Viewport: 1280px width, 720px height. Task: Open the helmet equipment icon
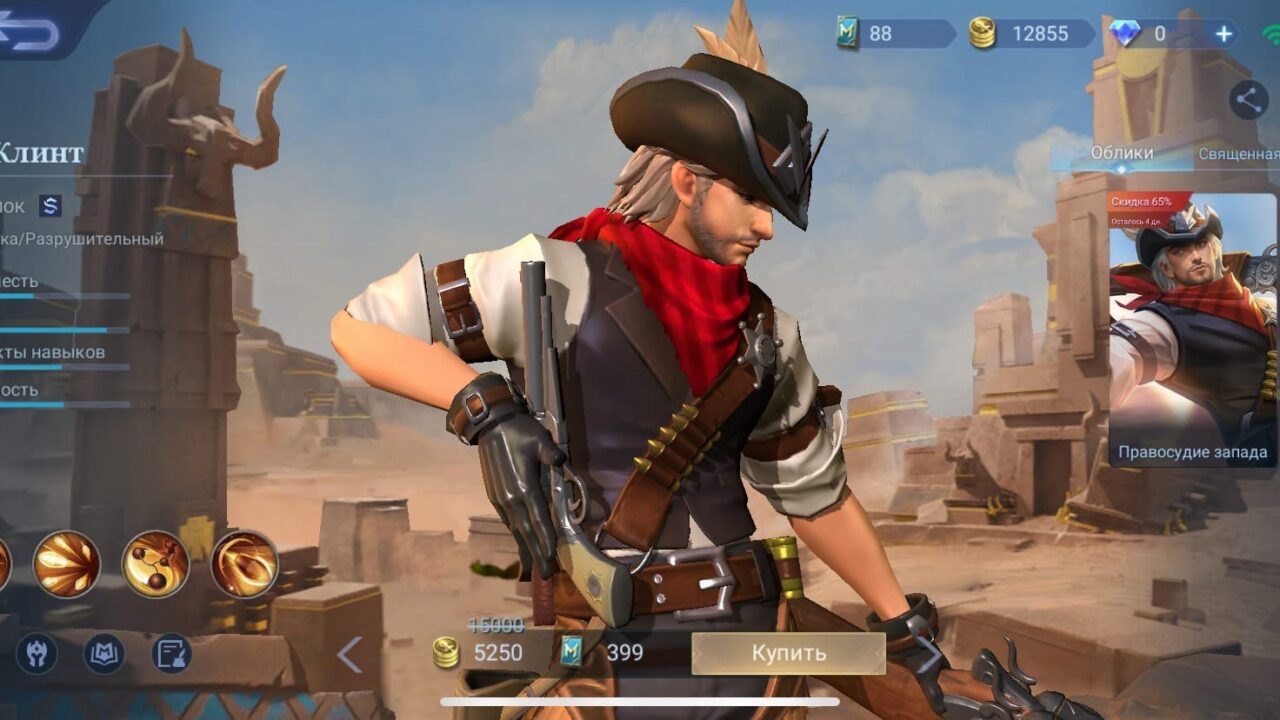(x=37, y=654)
